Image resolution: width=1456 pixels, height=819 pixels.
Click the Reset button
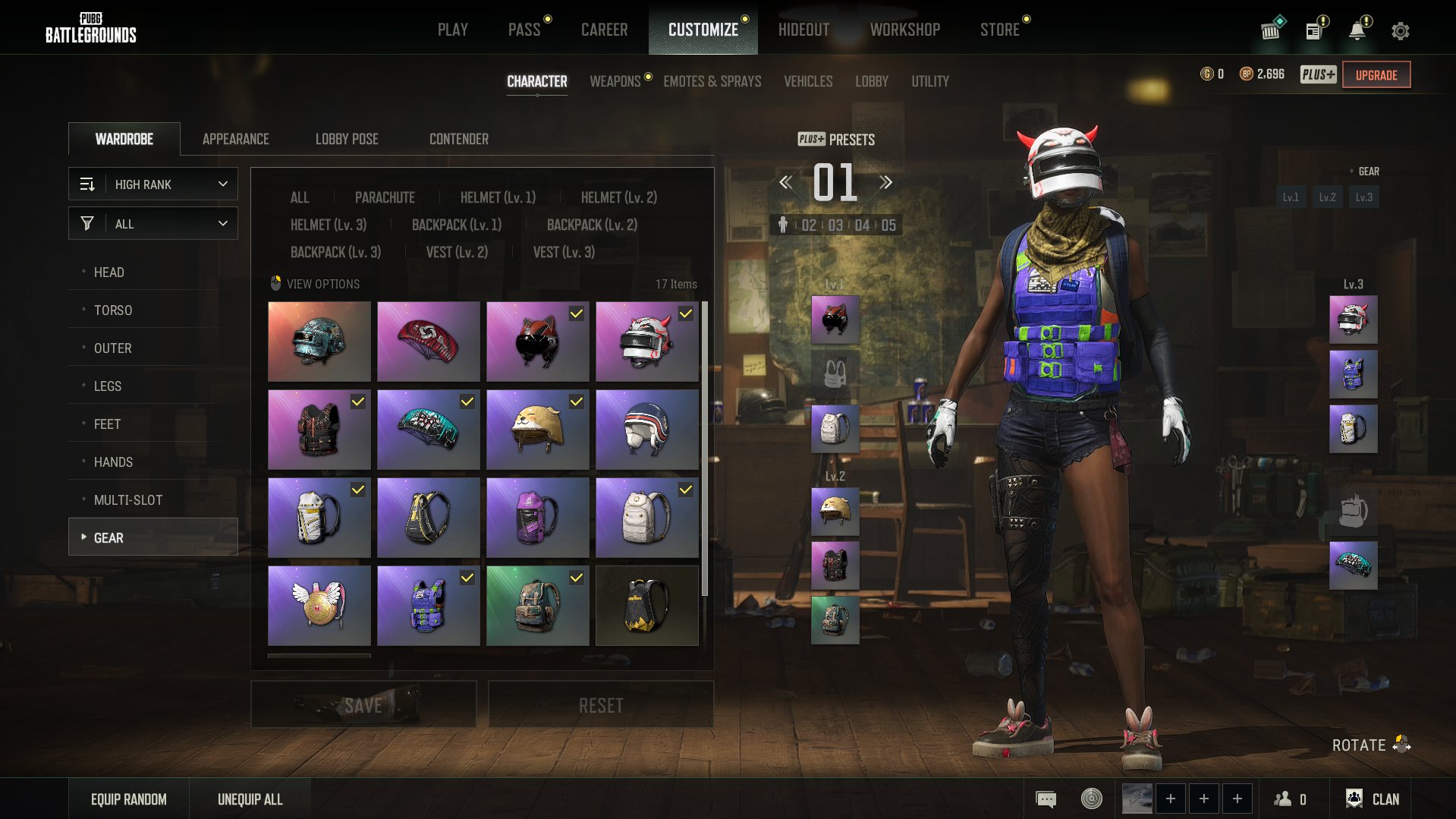point(600,705)
